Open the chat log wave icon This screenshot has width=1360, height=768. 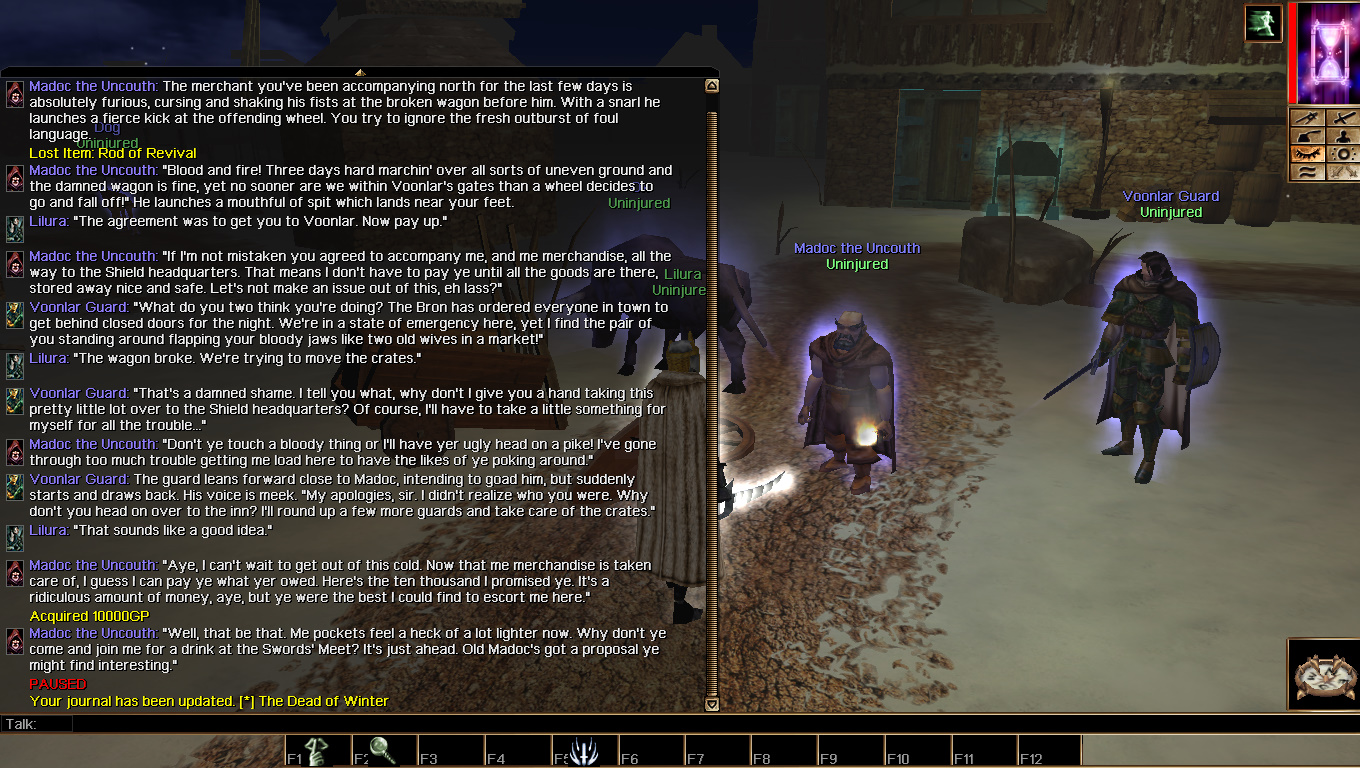[1307, 172]
